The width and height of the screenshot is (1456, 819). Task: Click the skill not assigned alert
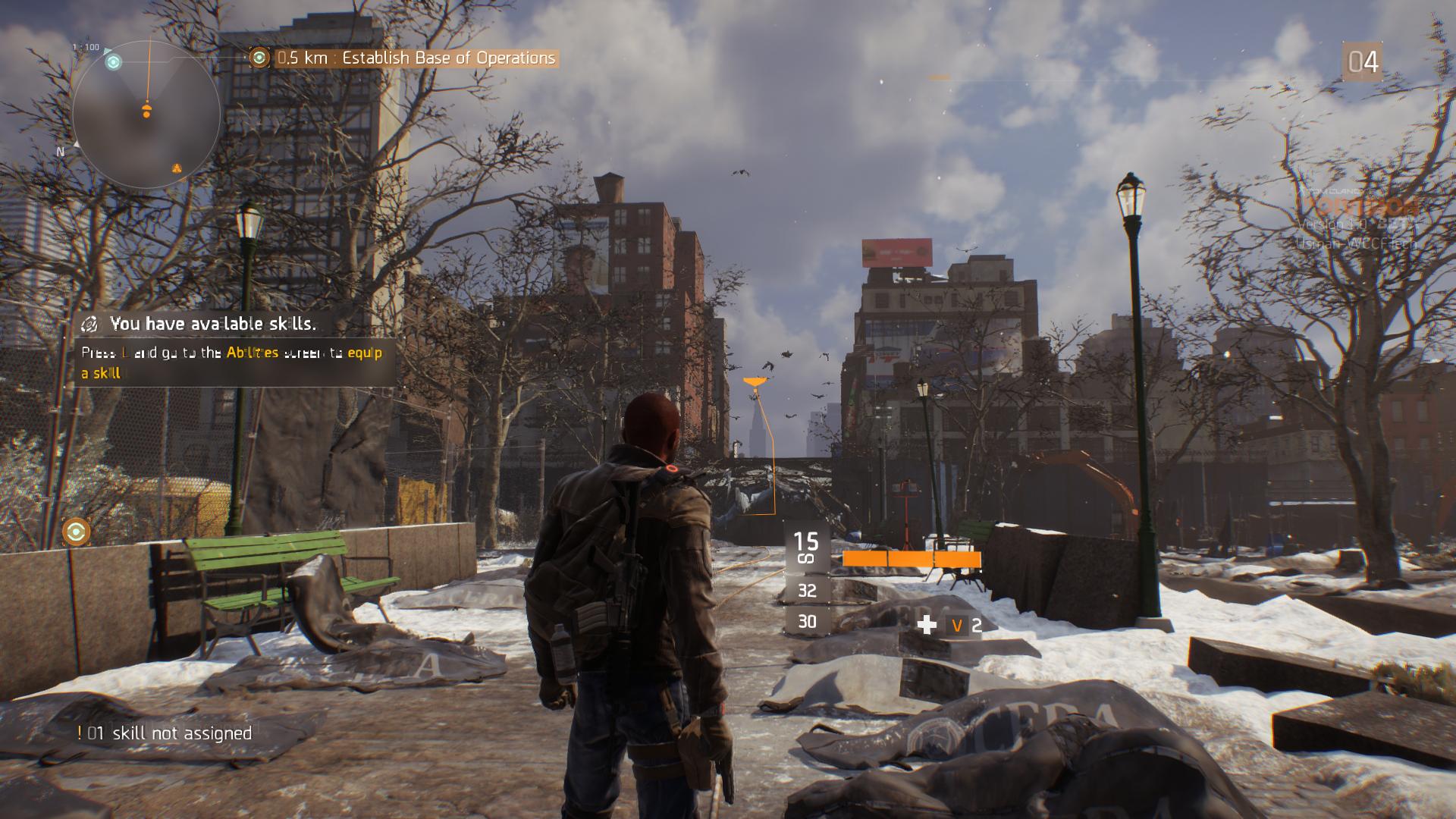click(165, 733)
